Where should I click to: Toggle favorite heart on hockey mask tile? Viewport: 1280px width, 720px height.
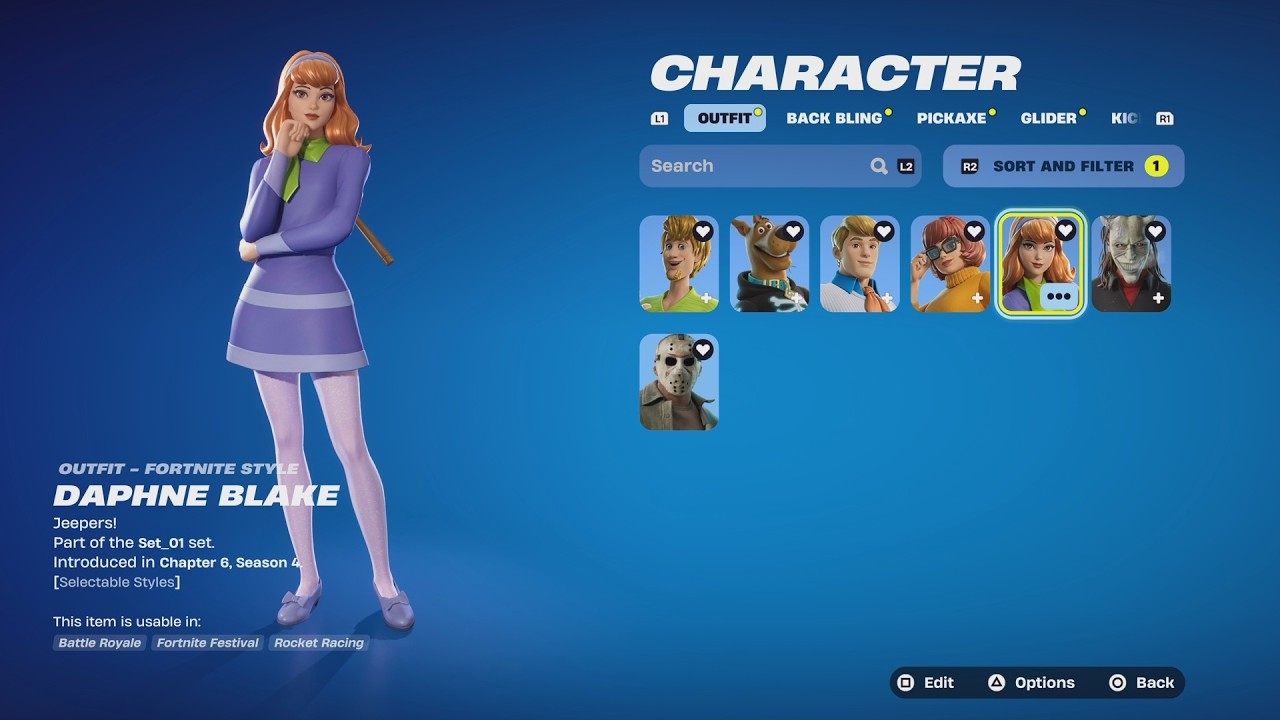(x=703, y=350)
